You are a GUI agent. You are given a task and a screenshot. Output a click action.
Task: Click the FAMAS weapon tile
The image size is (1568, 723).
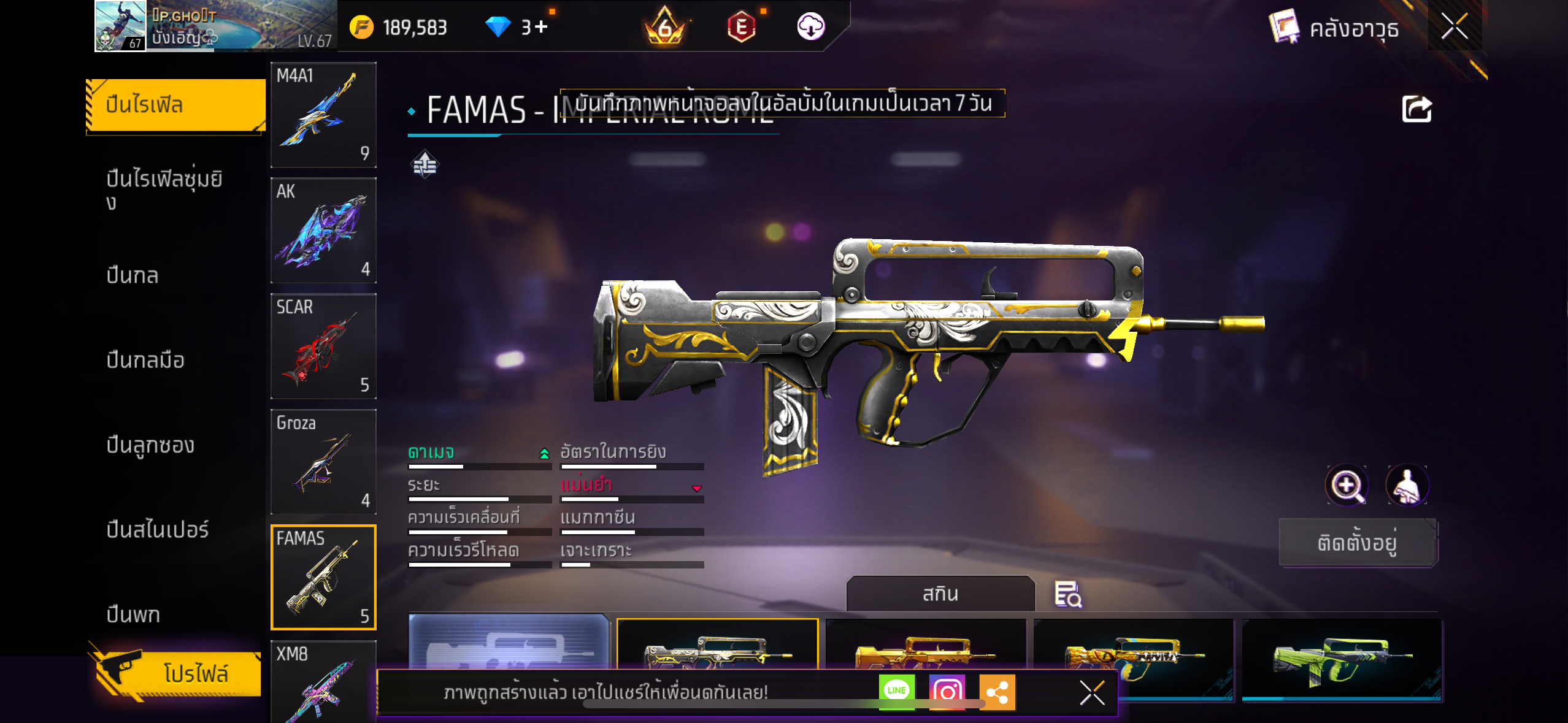pos(323,577)
